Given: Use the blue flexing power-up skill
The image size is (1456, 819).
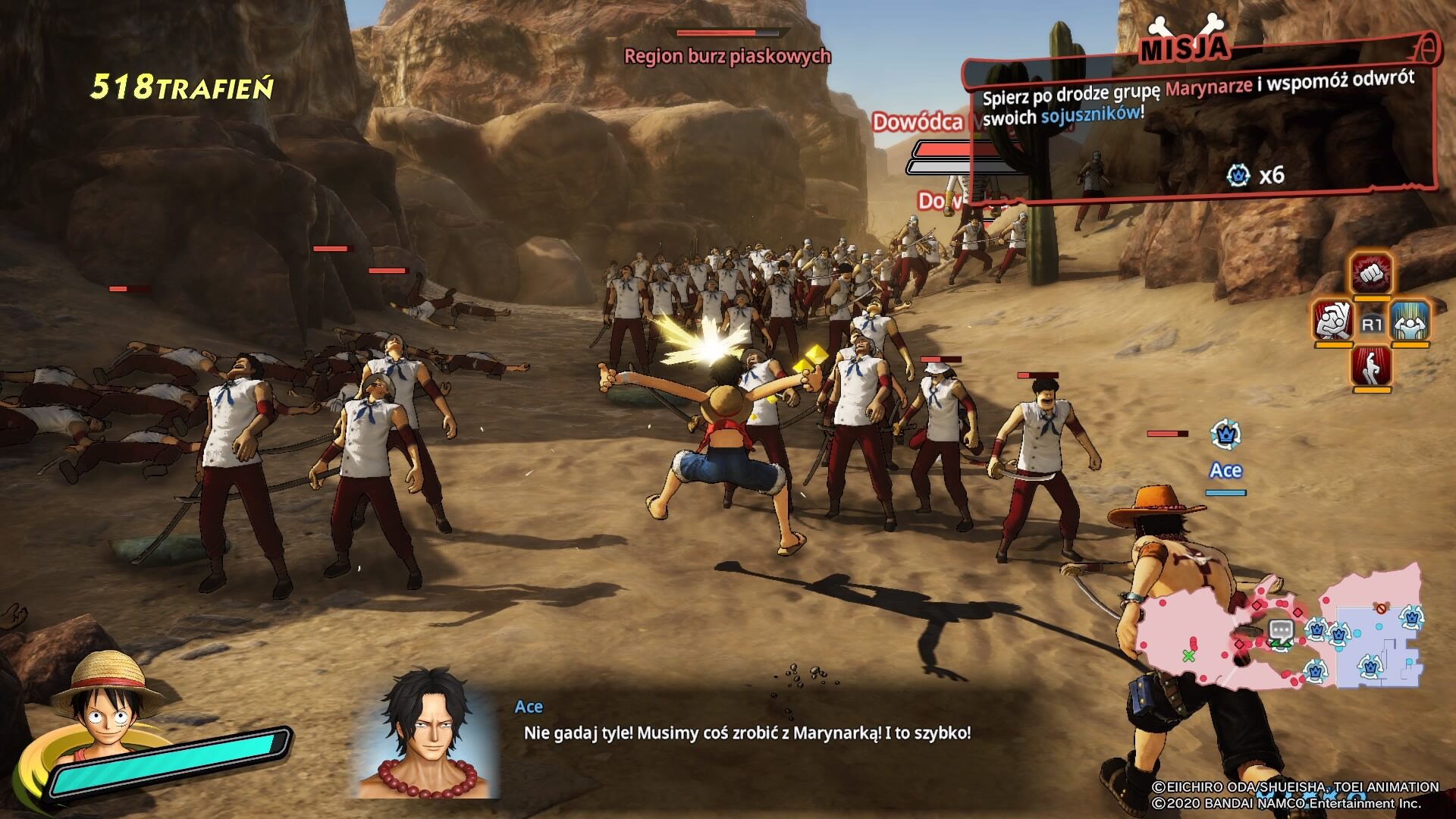Looking at the screenshot, I should pyautogui.click(x=1410, y=322).
